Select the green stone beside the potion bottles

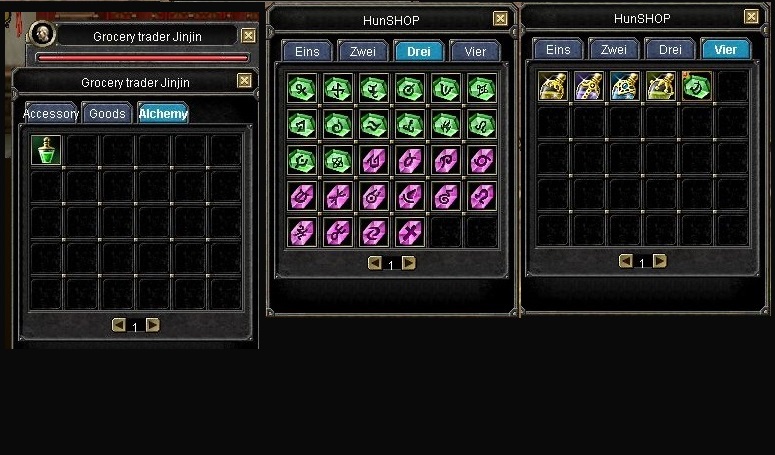(x=697, y=86)
